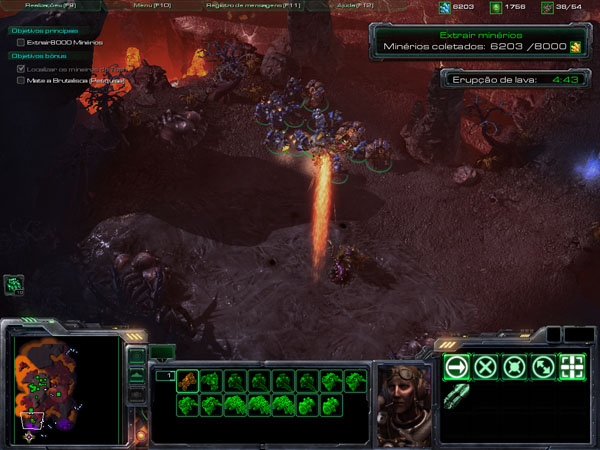Open the Ajuda (F12) help menu
The image size is (600, 450).
[x=355, y=6]
